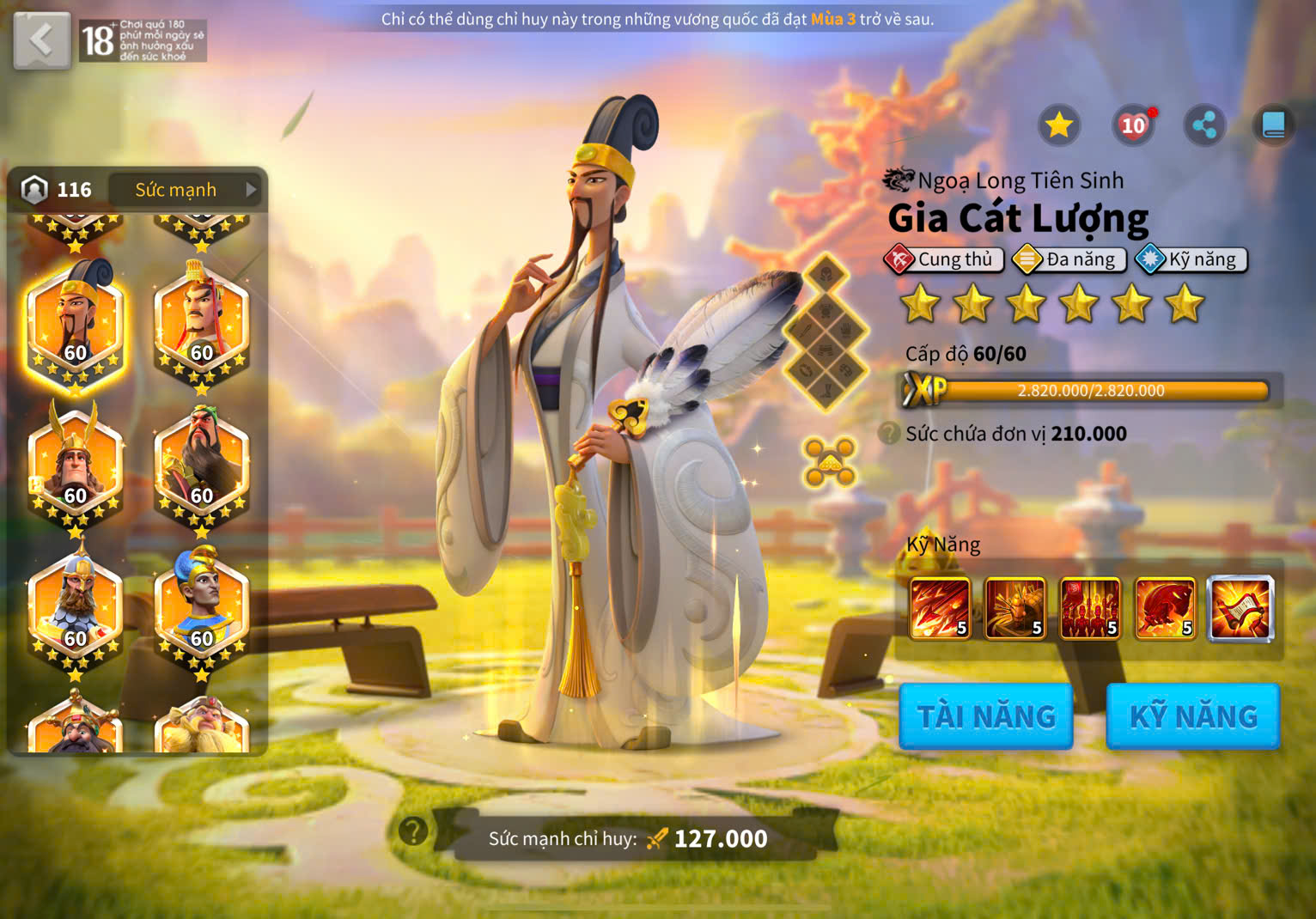View the red beast skill icon
This screenshot has width=1316, height=919.
coord(1165,608)
